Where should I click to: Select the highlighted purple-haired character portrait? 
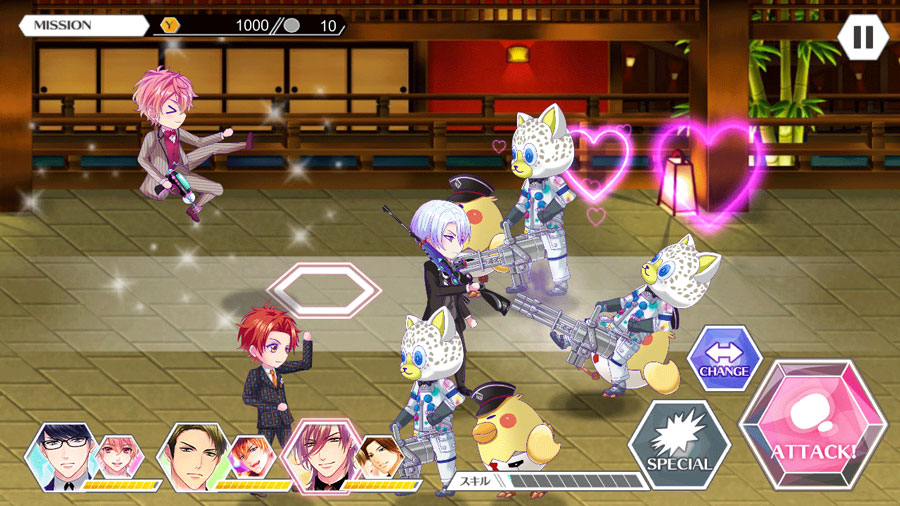point(323,455)
